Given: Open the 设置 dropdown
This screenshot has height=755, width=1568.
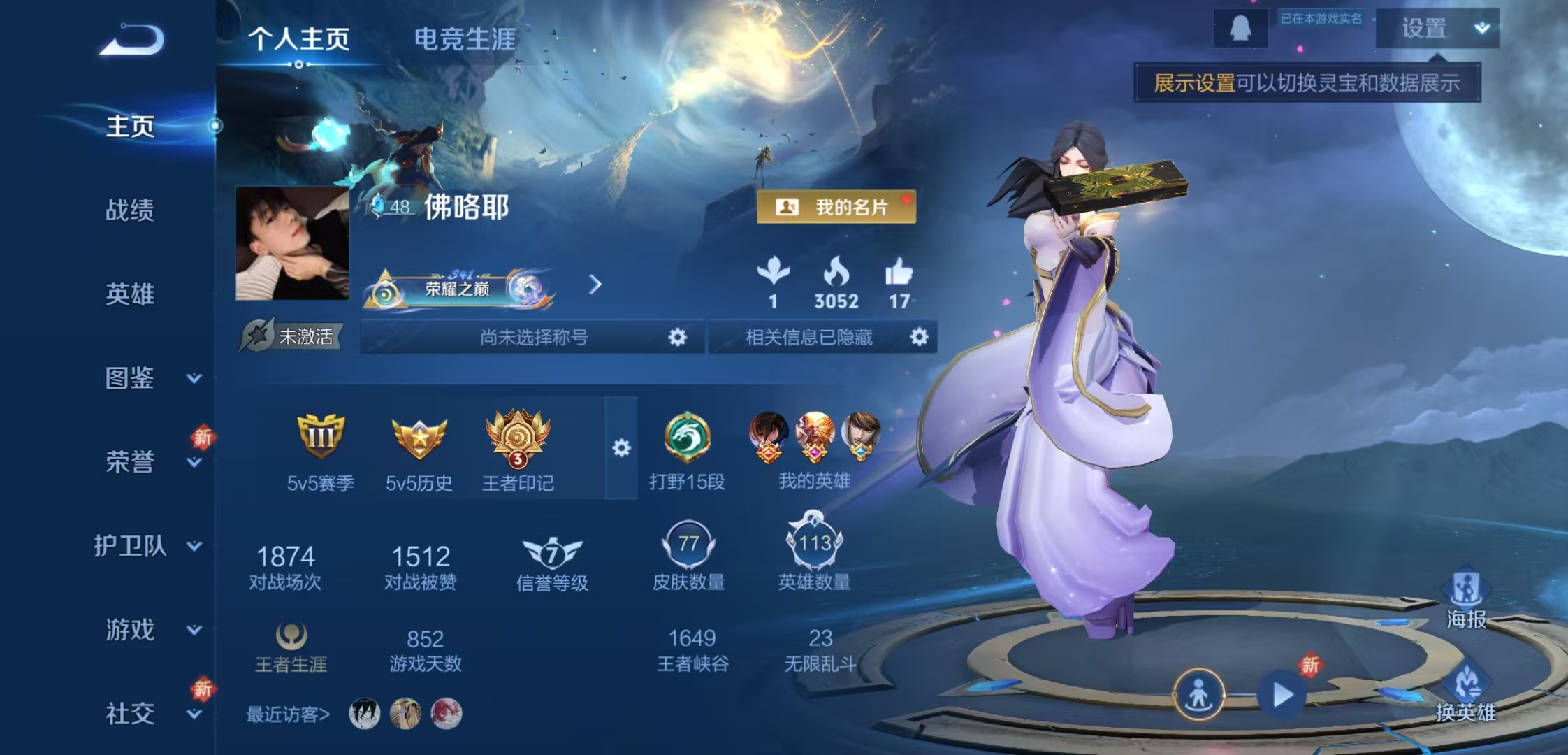Looking at the screenshot, I should tap(1437, 29).
